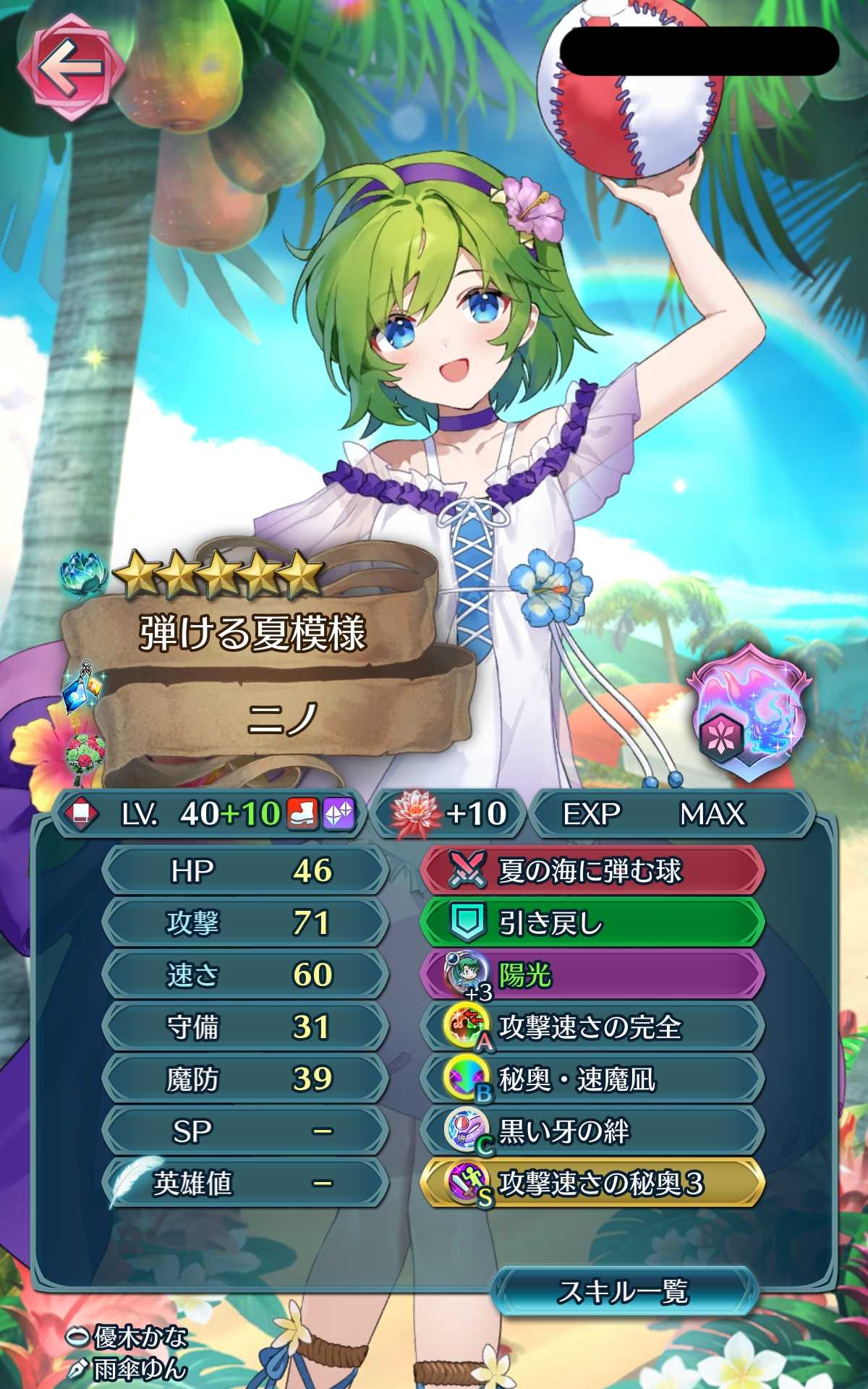Go back using the red arrow button
Screen dimensions: 868x1389
tap(70, 69)
